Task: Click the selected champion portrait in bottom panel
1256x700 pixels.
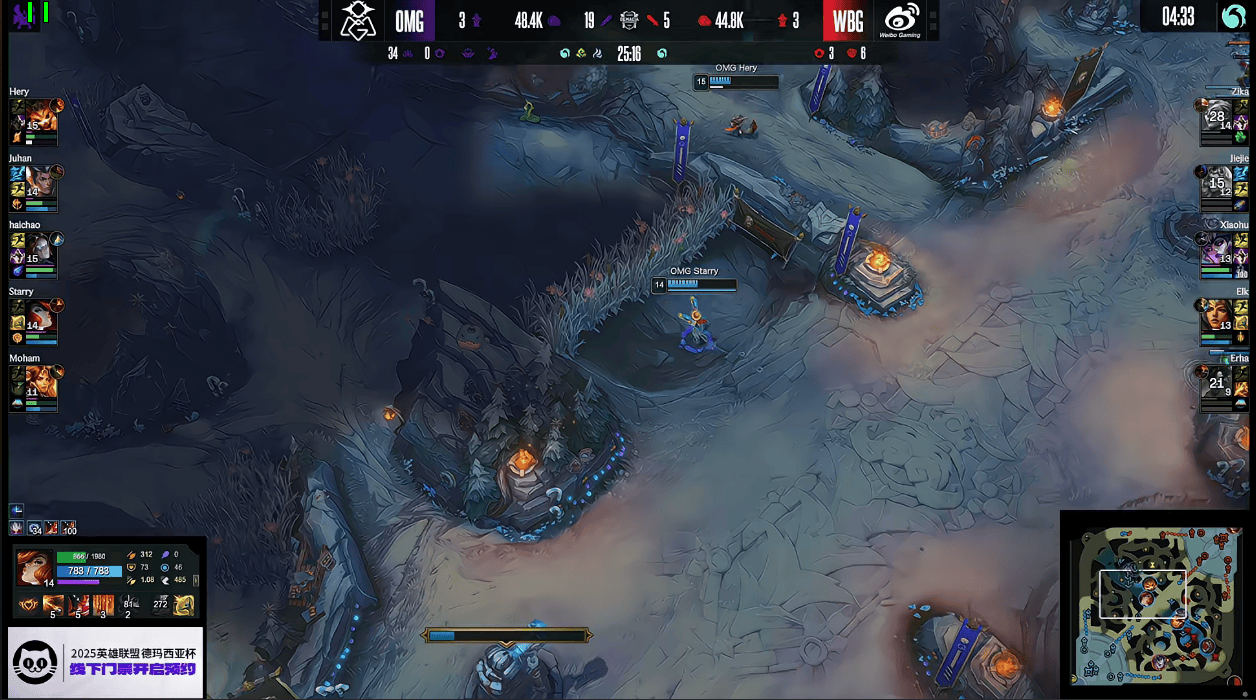Action: point(34,568)
